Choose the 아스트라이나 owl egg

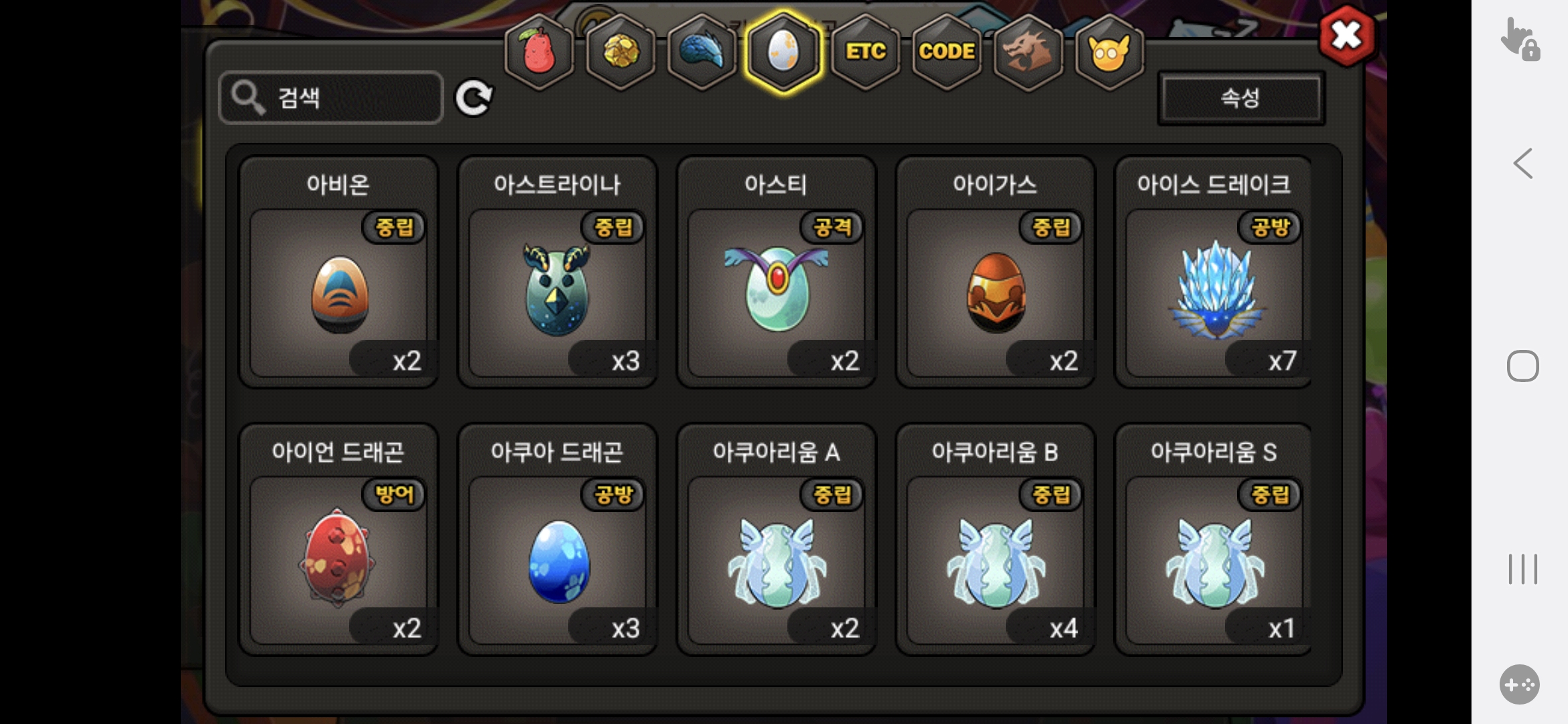click(x=558, y=293)
